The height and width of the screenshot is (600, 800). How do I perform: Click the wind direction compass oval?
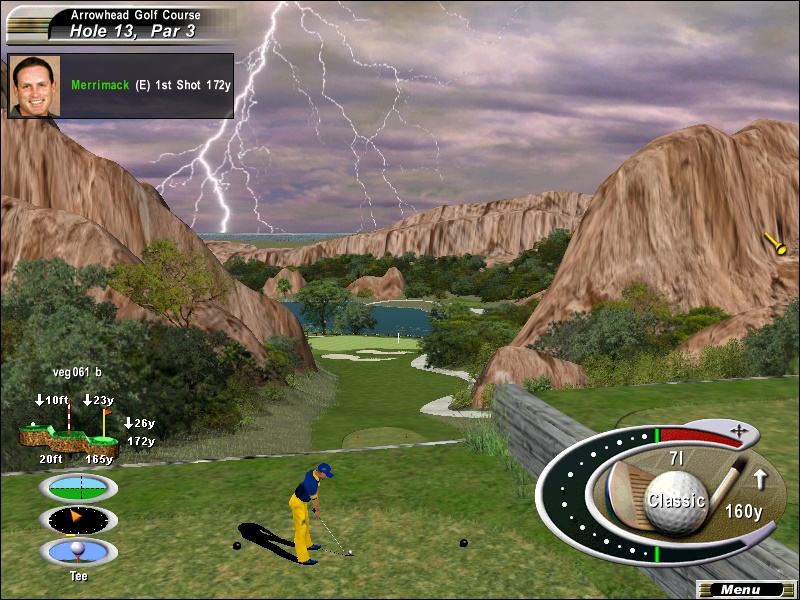(78, 519)
